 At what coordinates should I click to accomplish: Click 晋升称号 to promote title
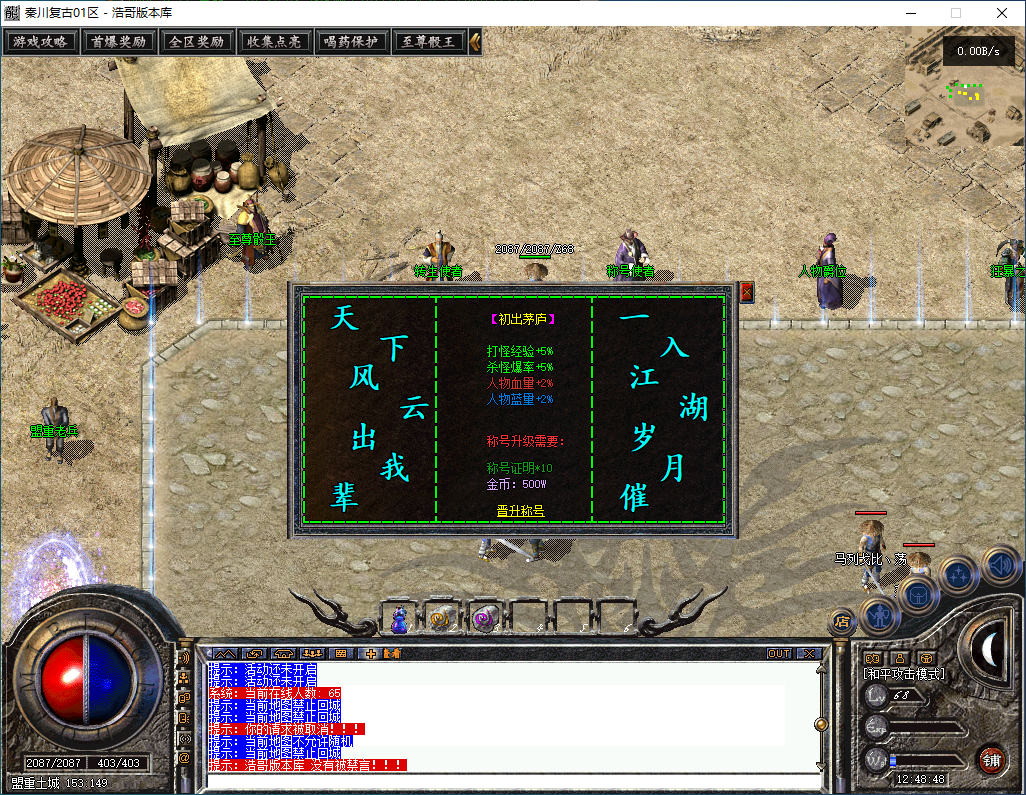(520, 511)
